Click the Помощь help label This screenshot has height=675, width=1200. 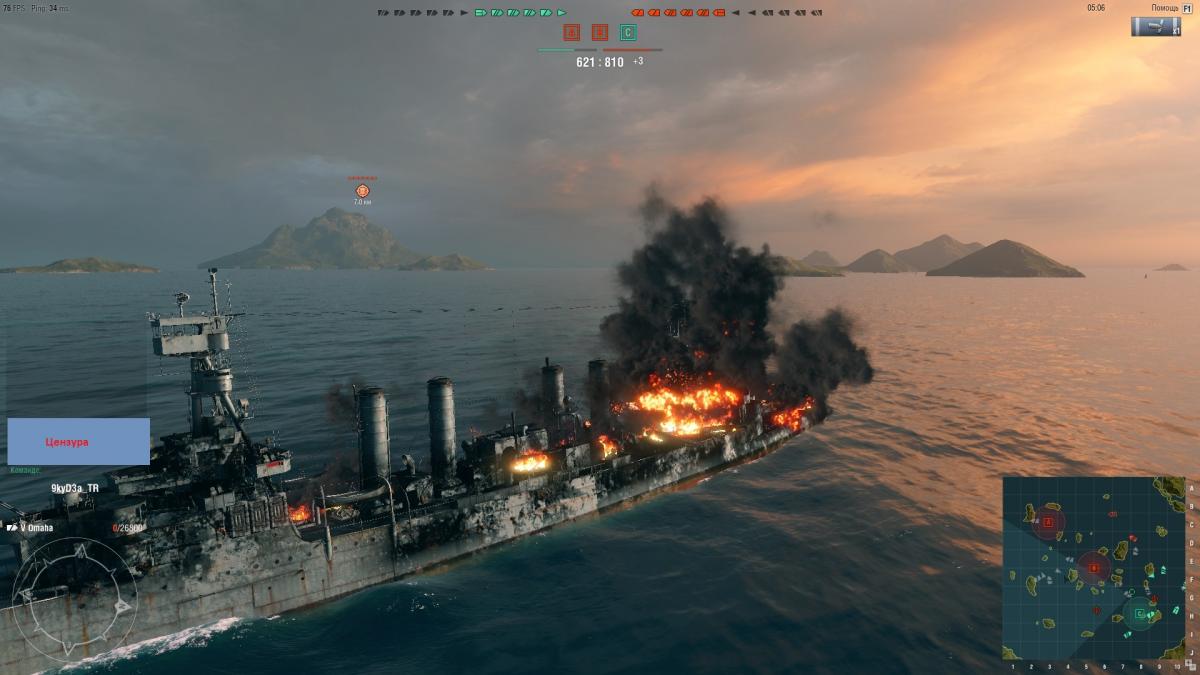point(1164,8)
